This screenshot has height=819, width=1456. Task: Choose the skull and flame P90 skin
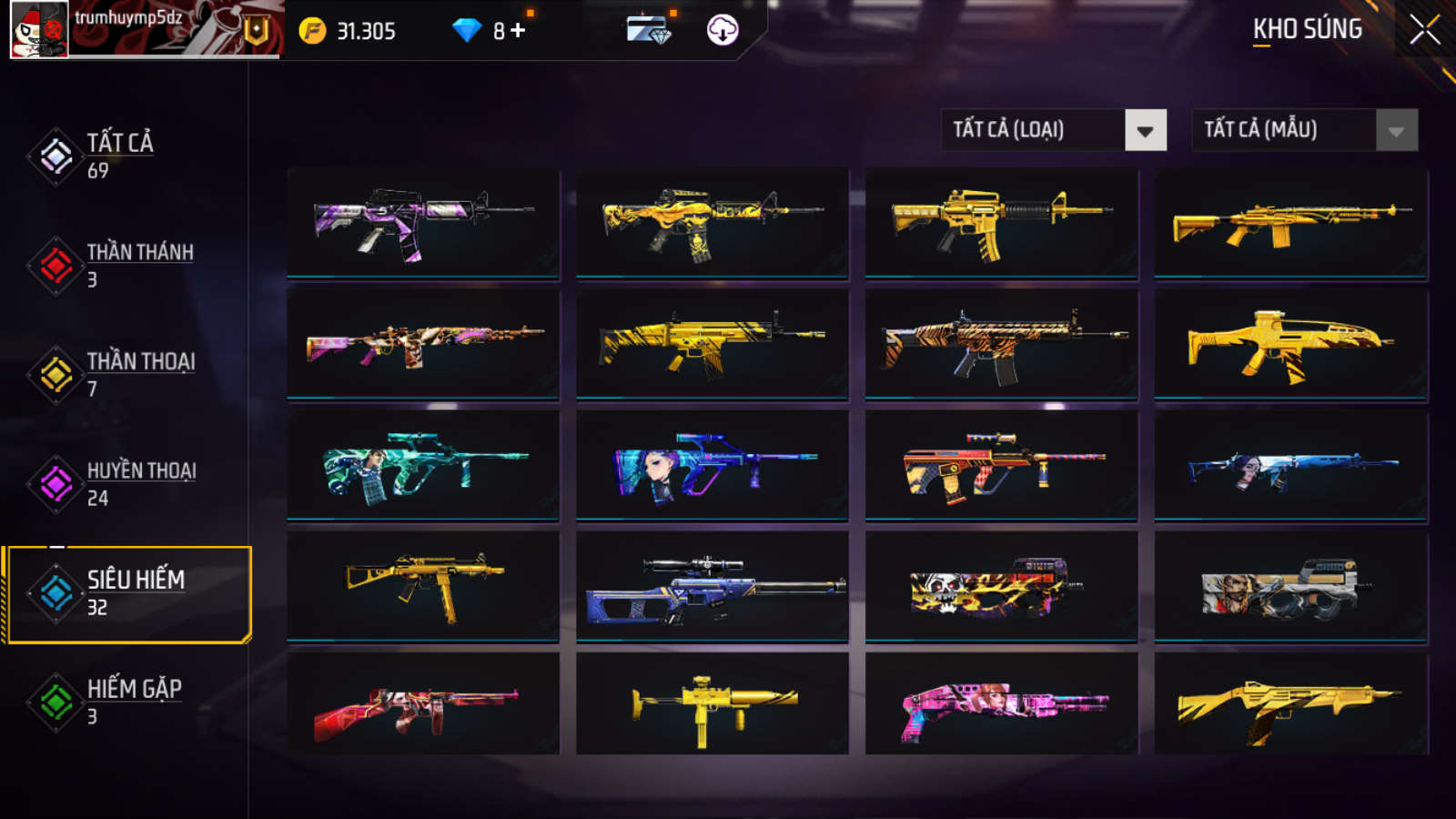coord(1001,588)
